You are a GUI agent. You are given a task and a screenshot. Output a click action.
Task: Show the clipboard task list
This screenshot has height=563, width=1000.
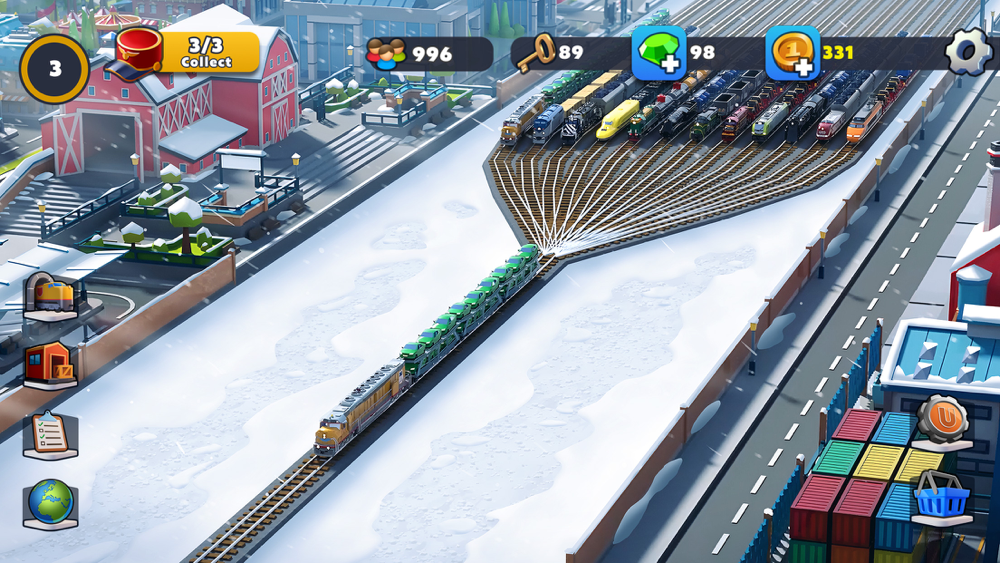(x=50, y=434)
